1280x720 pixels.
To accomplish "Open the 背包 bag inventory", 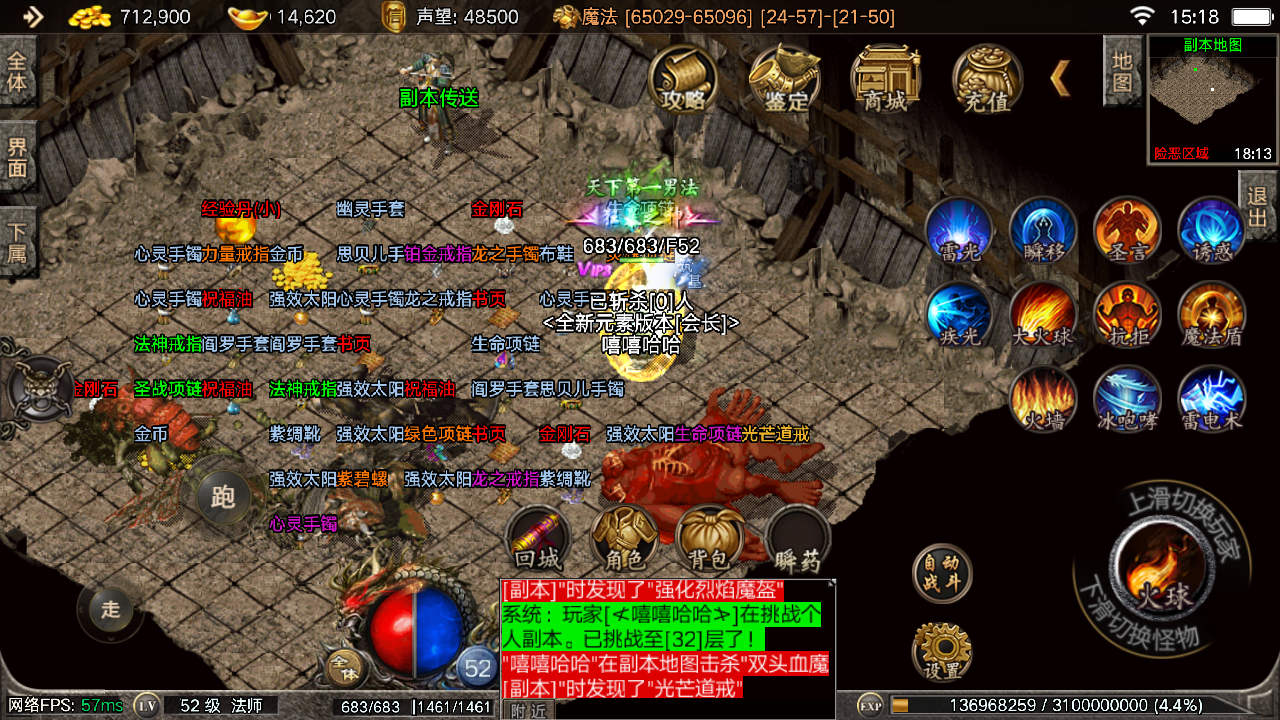I will (709, 538).
